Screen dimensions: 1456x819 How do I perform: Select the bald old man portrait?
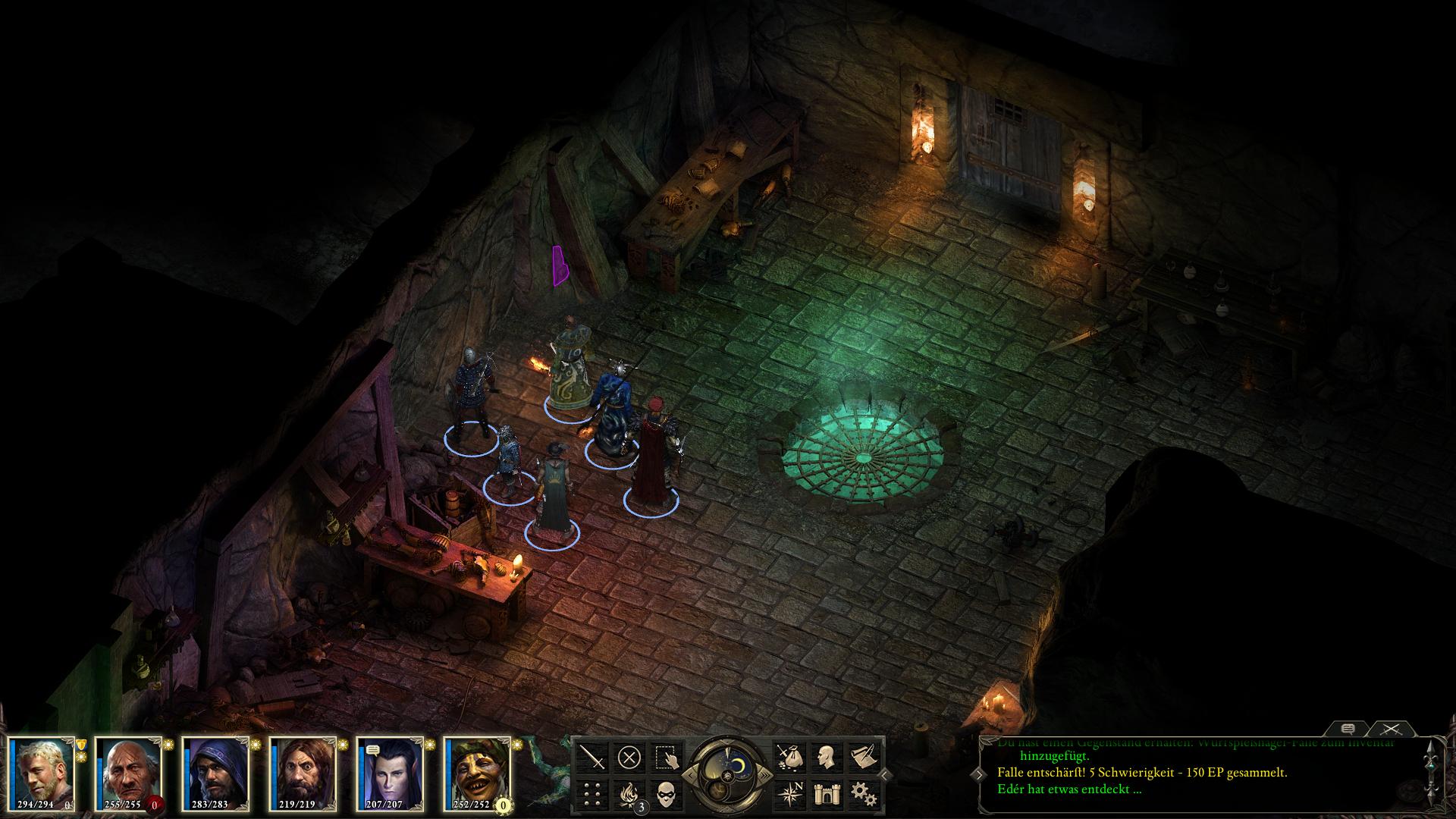[x=129, y=772]
